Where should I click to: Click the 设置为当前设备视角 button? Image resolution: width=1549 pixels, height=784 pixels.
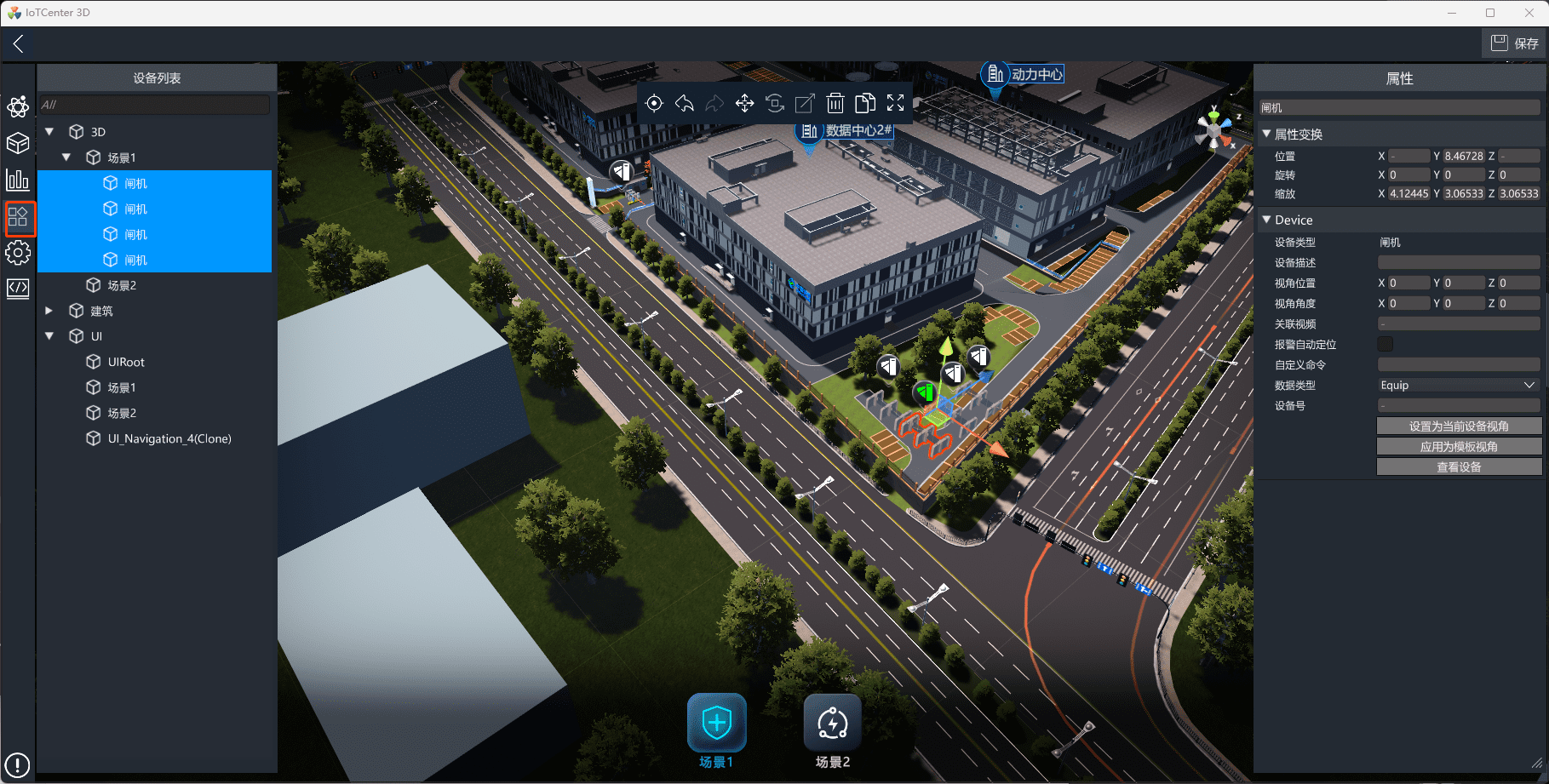(x=1459, y=426)
